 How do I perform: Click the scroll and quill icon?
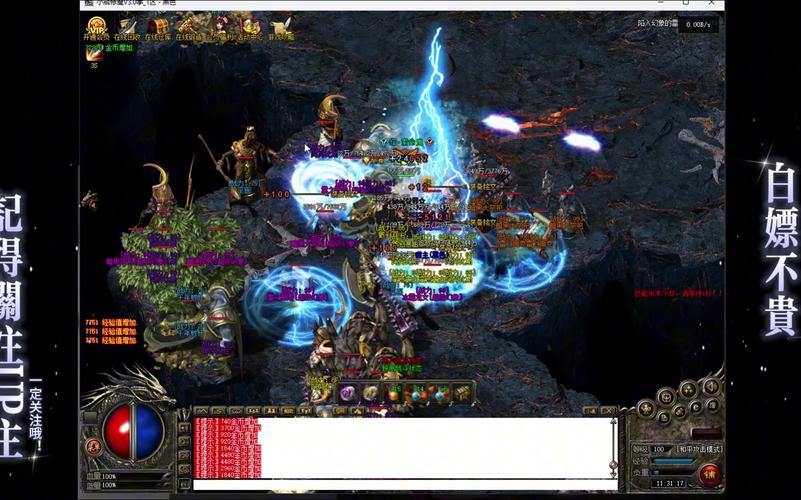[x=284, y=27]
